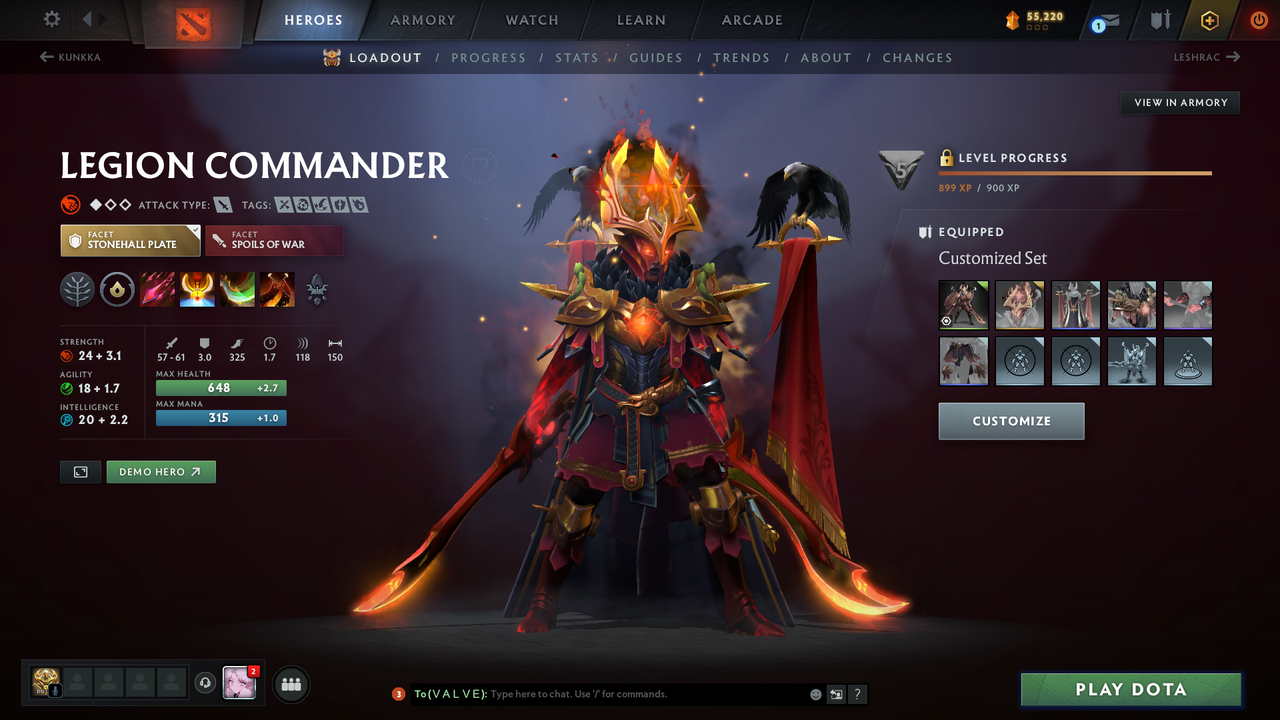Open the Moment of Courage ability icon

(x=237, y=289)
